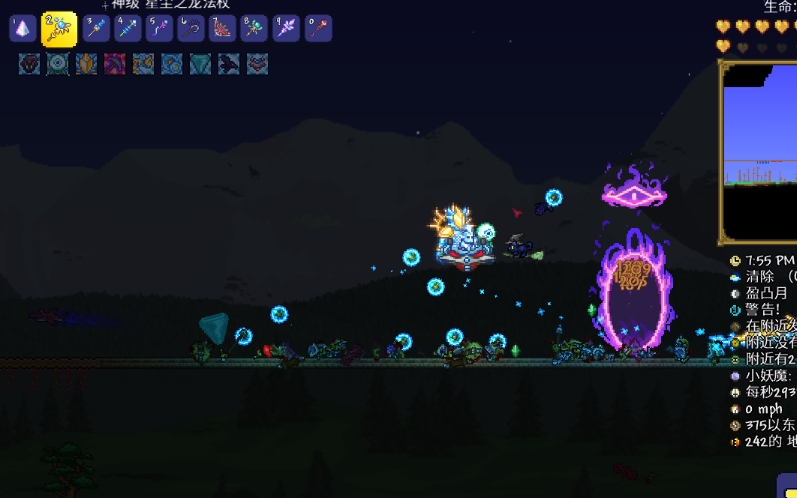Click the dark raven buff icon

point(229,65)
